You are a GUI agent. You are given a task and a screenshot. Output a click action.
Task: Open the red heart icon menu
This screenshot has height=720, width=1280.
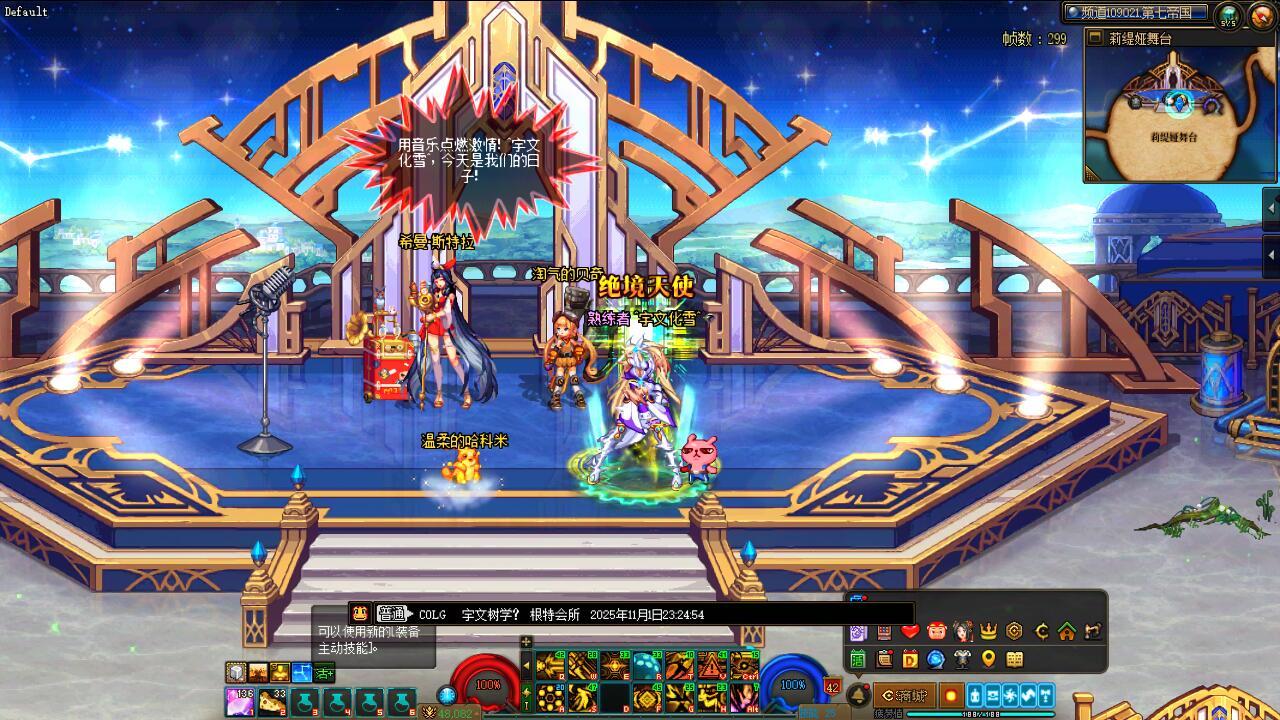pos(910,631)
